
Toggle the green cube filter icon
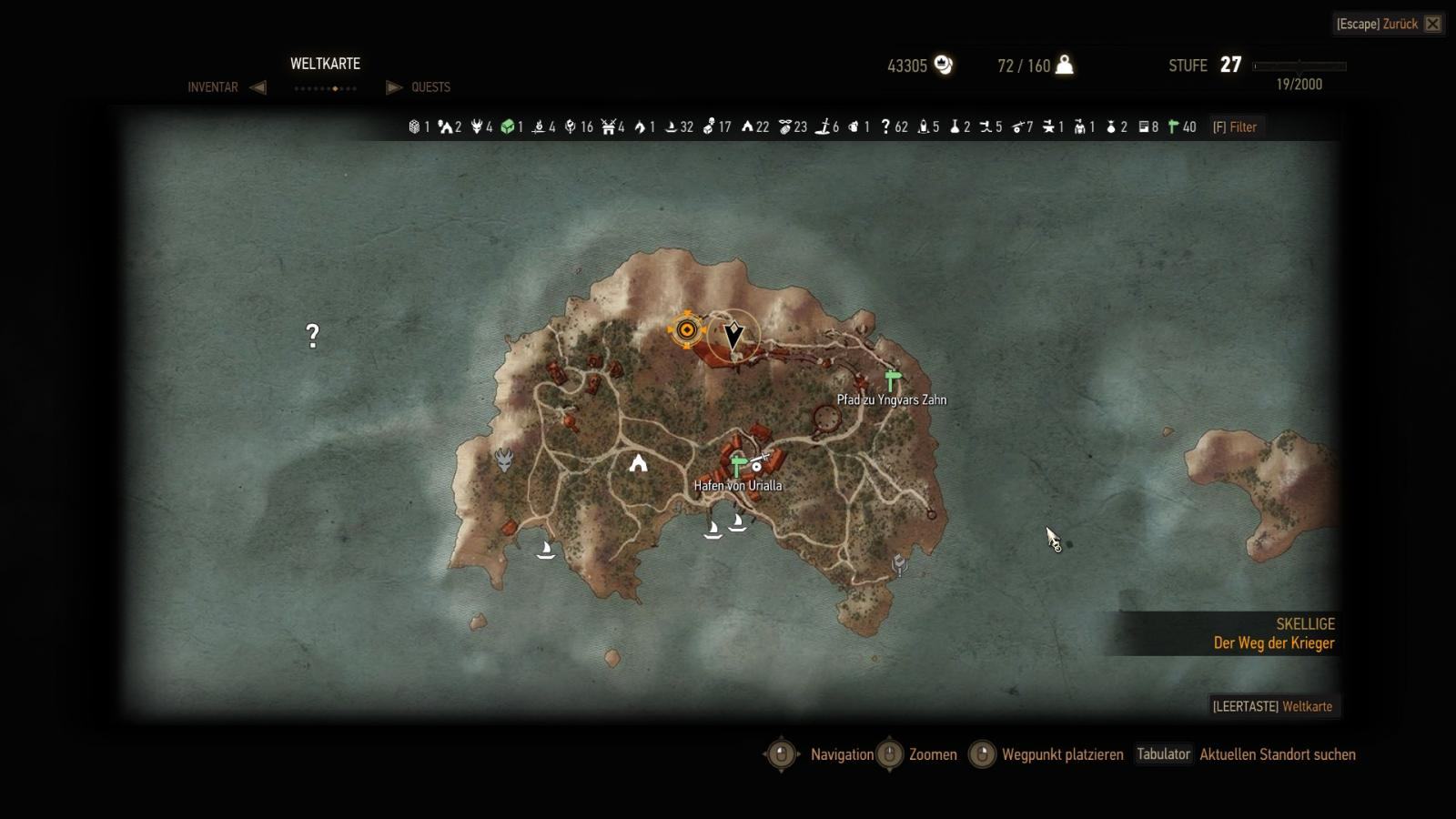pos(508,127)
